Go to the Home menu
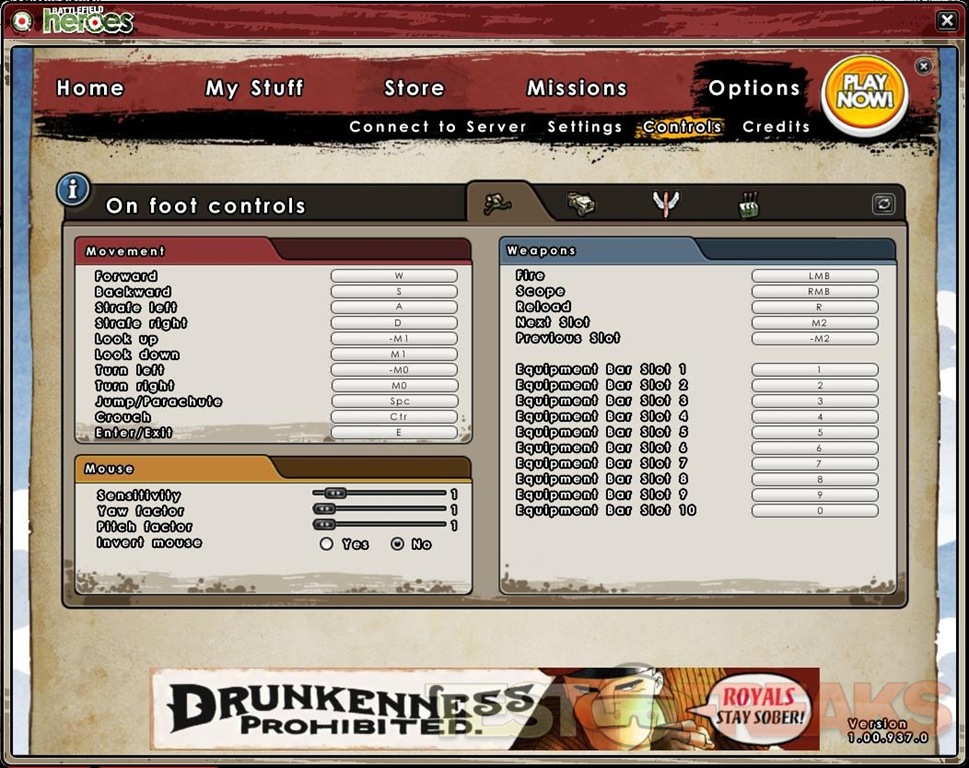 [90, 88]
